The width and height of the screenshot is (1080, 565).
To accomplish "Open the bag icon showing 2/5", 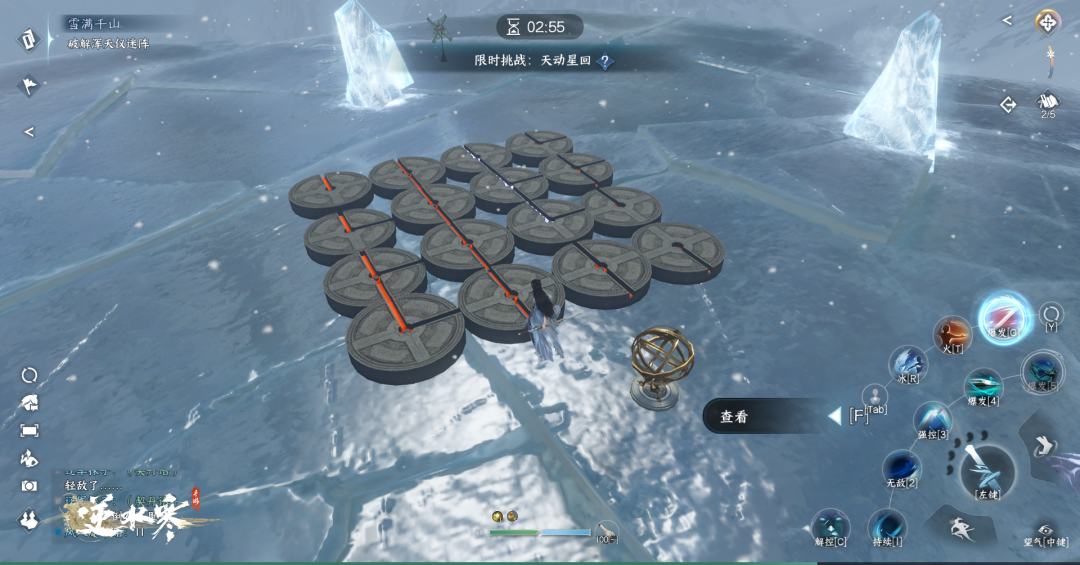I will point(1047,103).
